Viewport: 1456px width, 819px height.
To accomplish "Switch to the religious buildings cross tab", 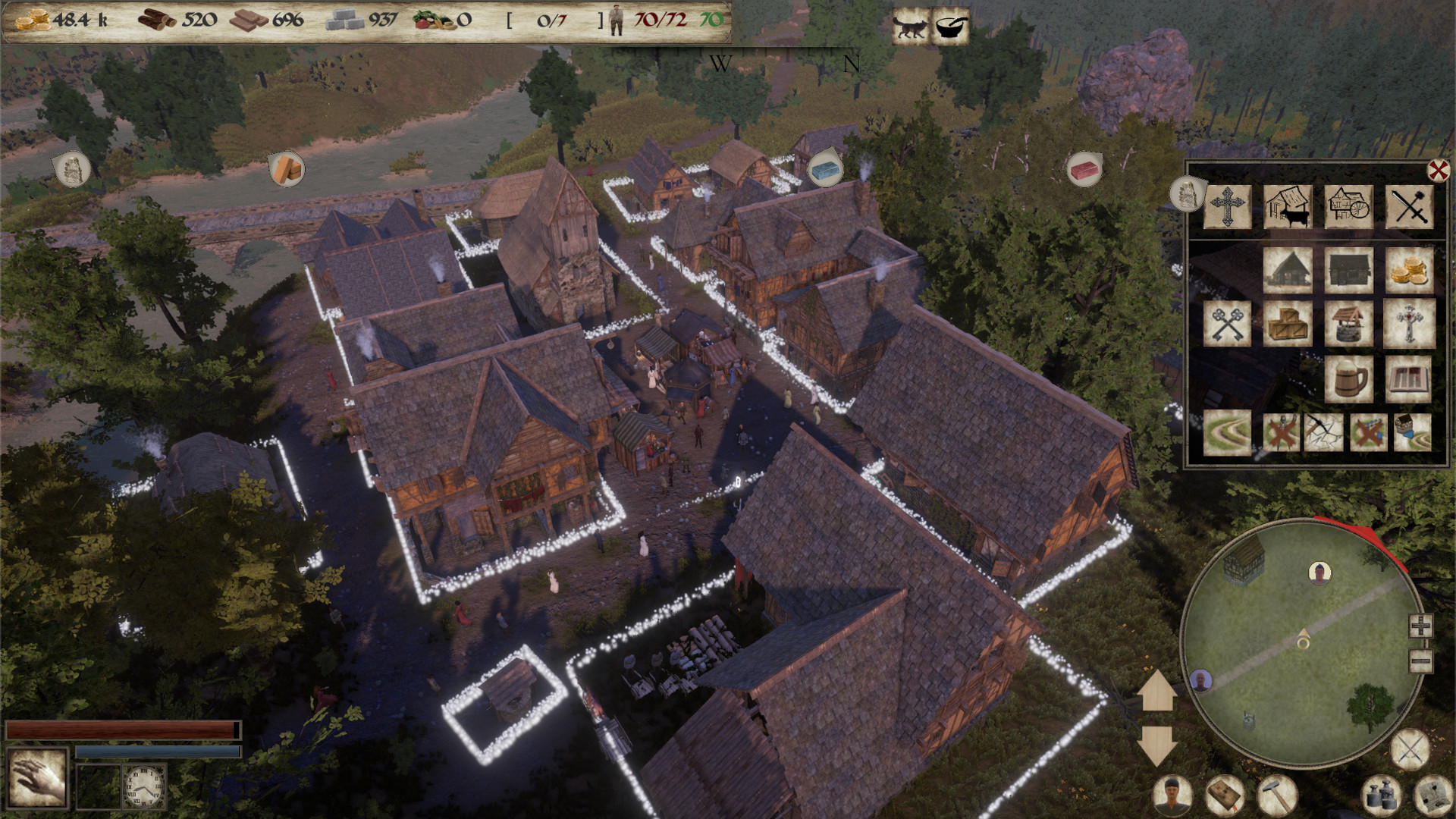I will coord(1227,208).
